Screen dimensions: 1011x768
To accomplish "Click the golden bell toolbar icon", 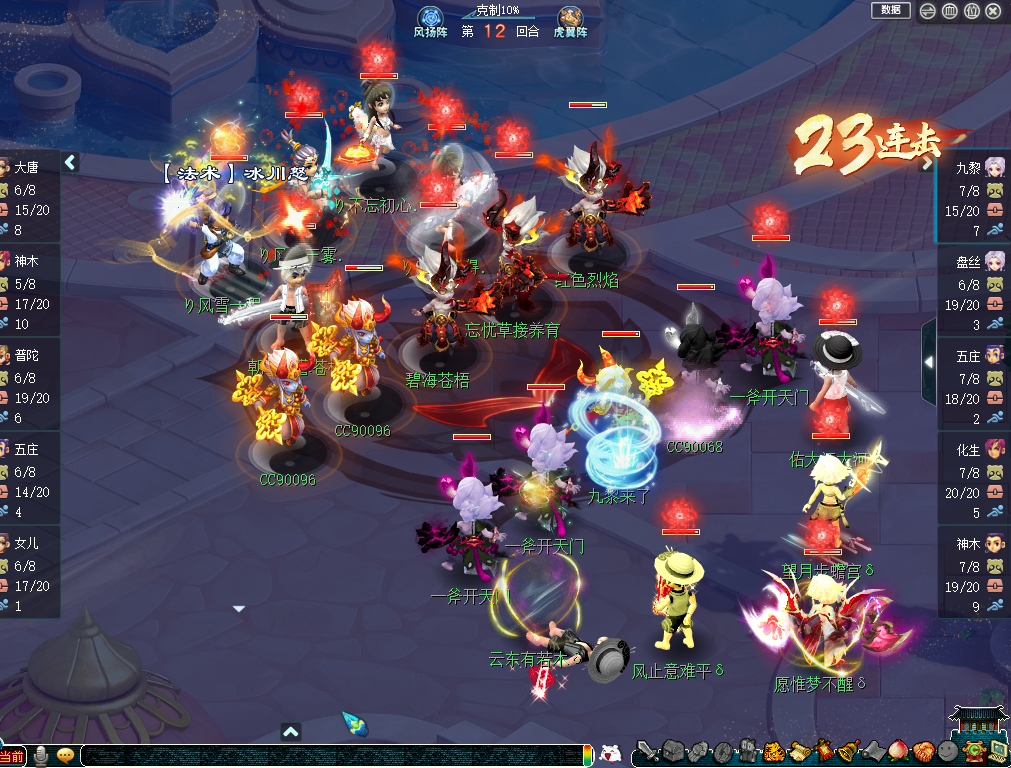I will (847, 753).
